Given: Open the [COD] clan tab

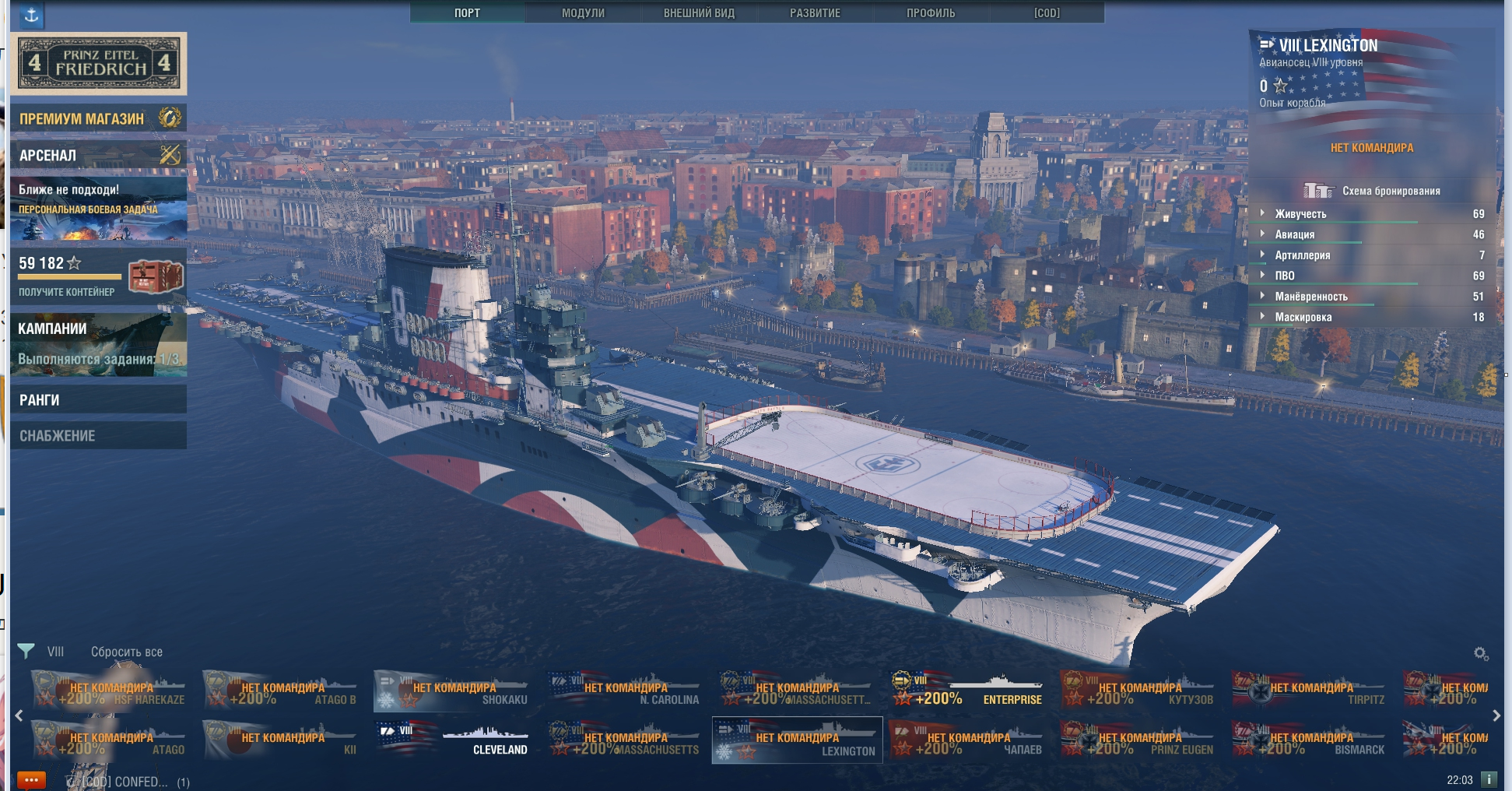Looking at the screenshot, I should coord(1047,12).
